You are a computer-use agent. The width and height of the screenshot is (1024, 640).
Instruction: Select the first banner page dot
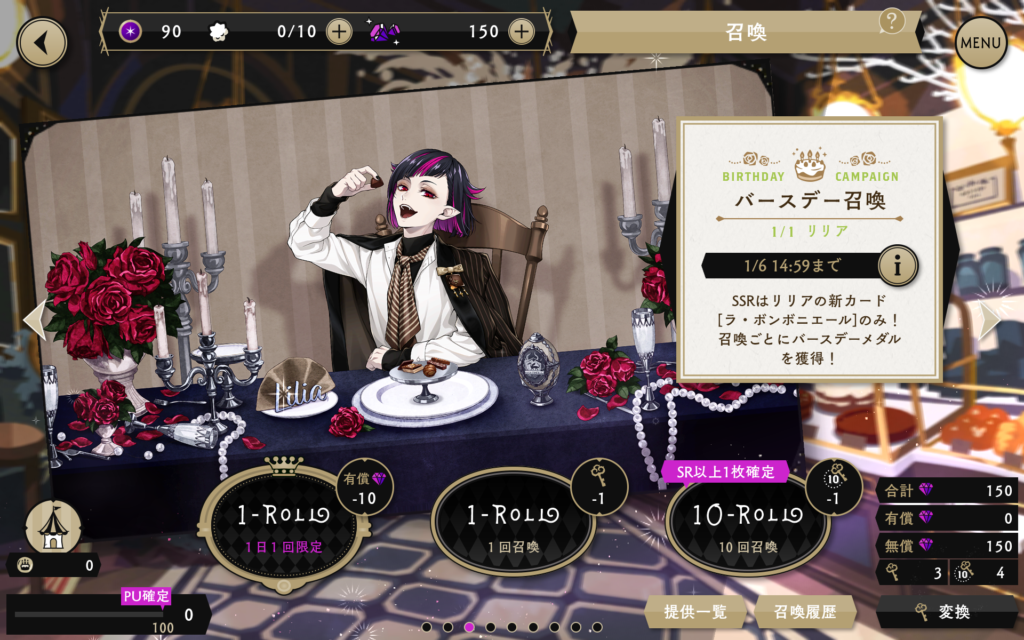pos(427,627)
